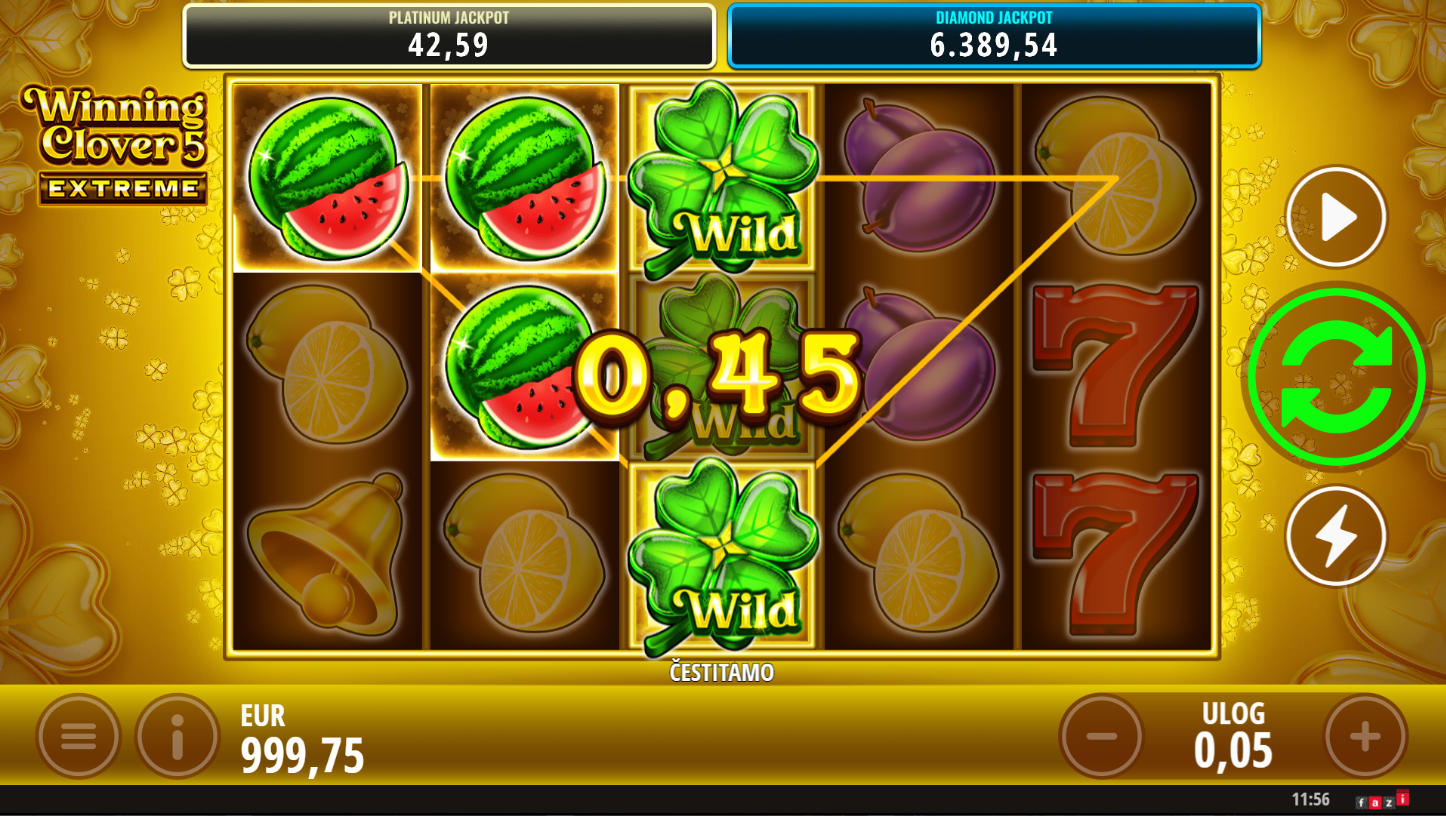The height and width of the screenshot is (816, 1446).
Task: Increase the bet with the plus button
Action: [1365, 737]
